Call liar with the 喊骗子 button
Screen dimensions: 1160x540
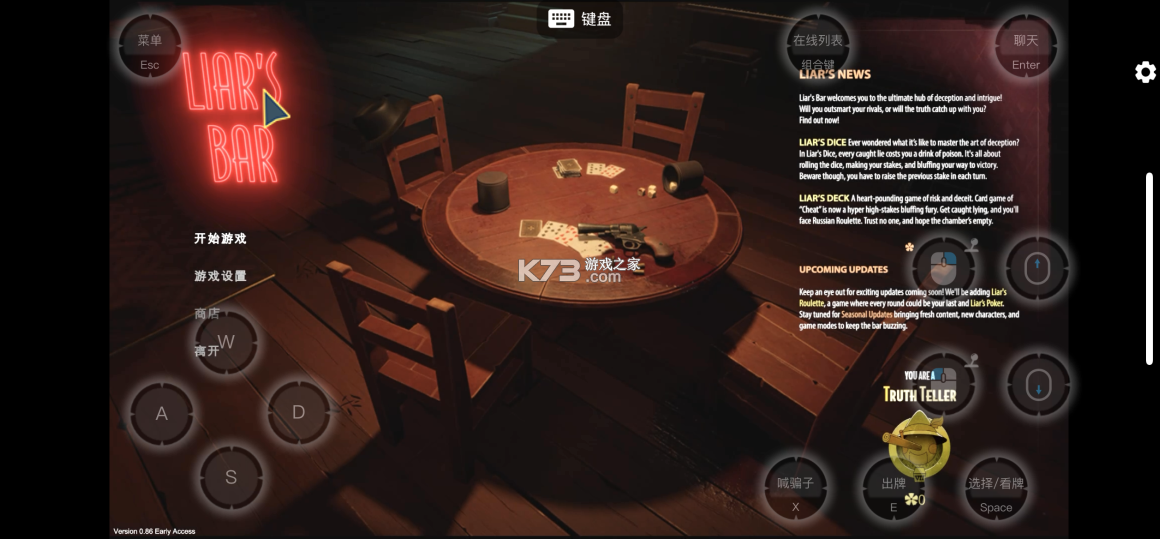click(x=796, y=491)
